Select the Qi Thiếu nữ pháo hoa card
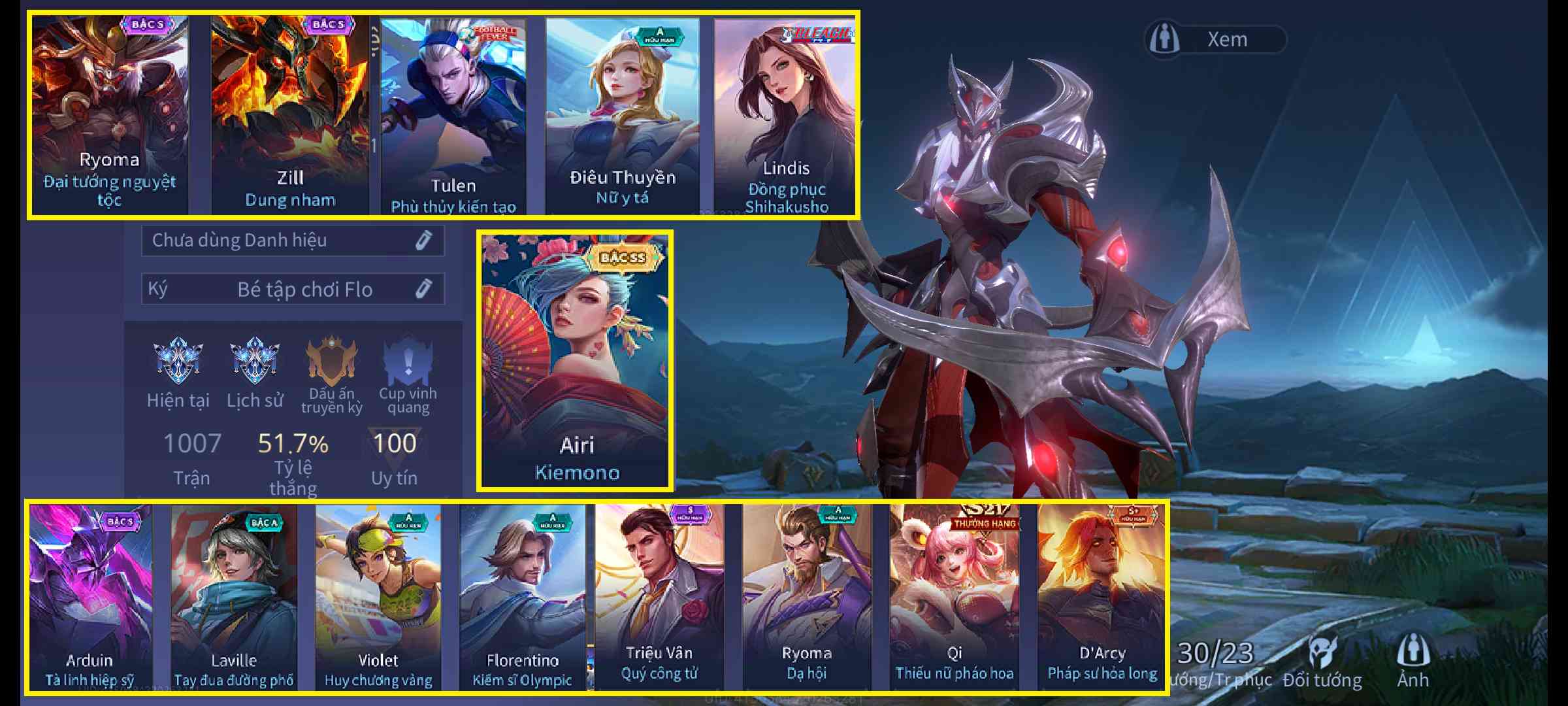The height and width of the screenshot is (706, 1568). point(954,596)
